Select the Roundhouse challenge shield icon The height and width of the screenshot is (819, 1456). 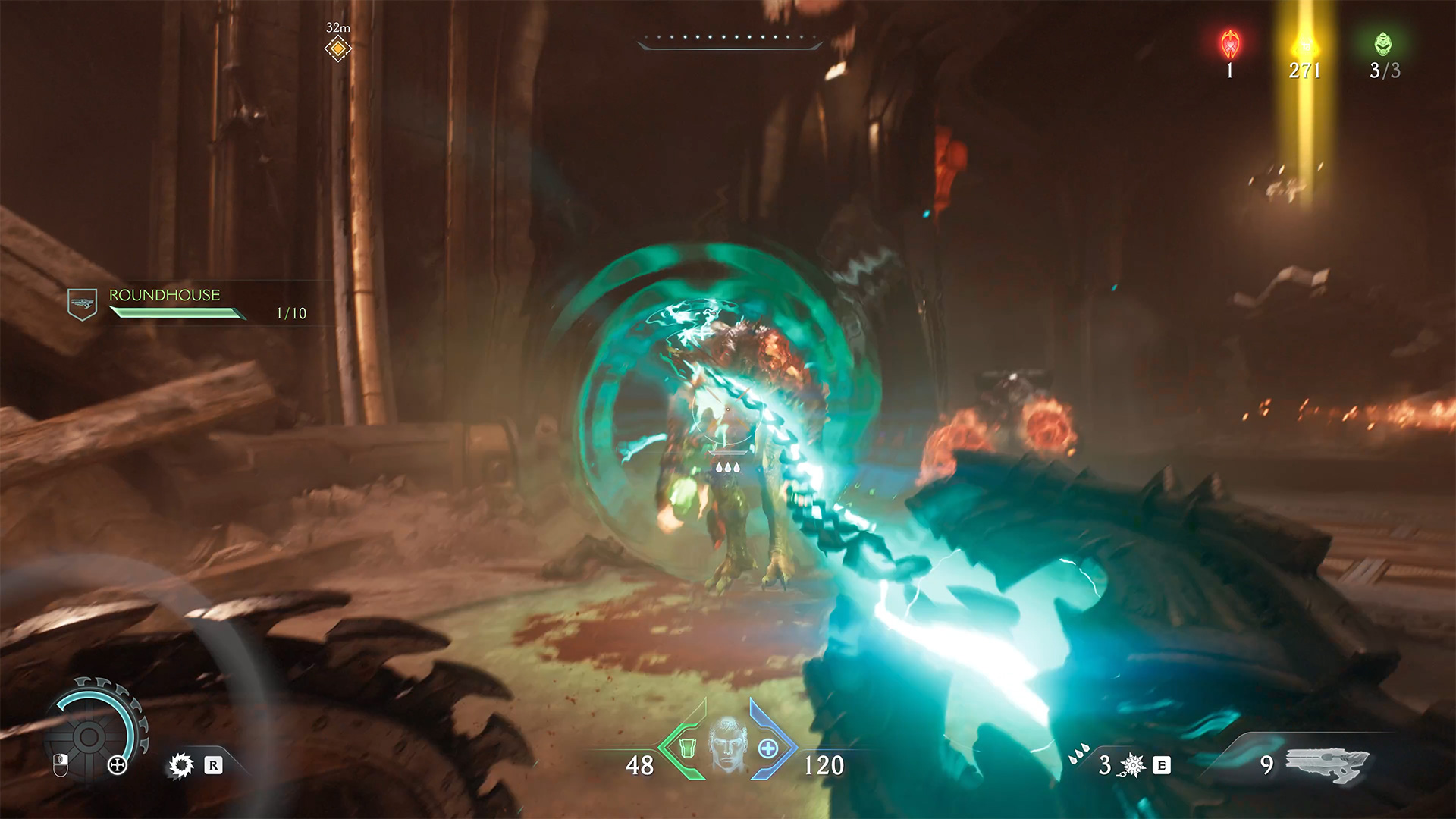coord(82,303)
